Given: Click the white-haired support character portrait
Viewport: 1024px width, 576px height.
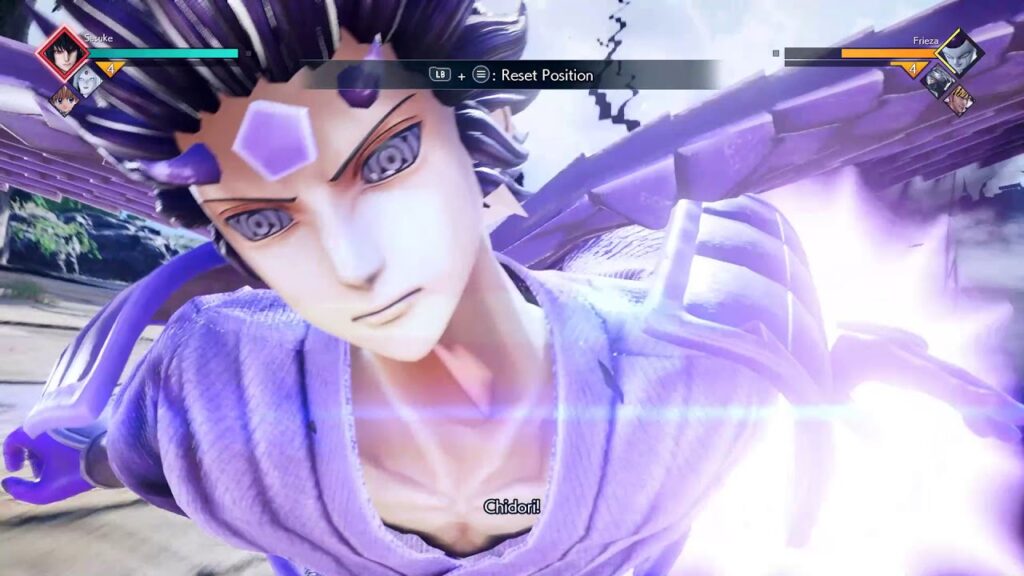Looking at the screenshot, I should [90, 83].
